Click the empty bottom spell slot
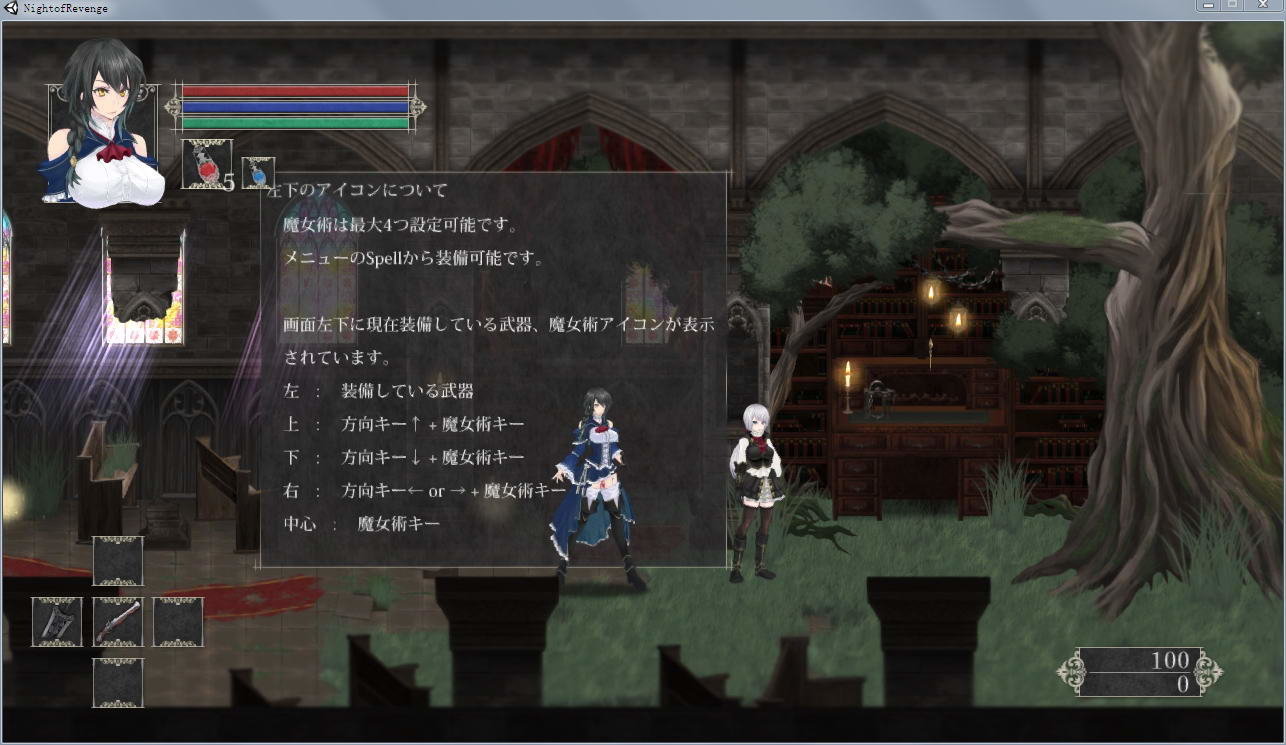This screenshot has width=1286, height=745. pos(118,683)
